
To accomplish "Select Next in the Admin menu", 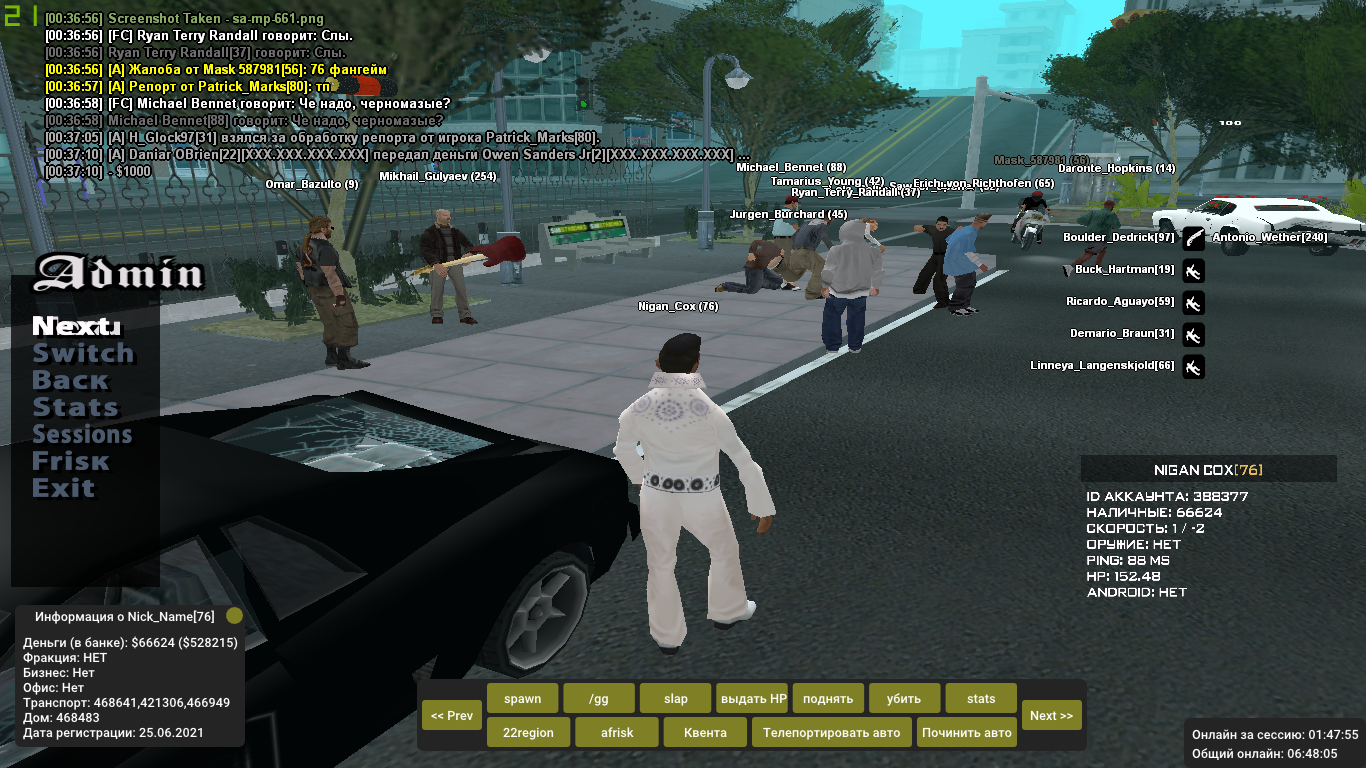I will coord(76,327).
